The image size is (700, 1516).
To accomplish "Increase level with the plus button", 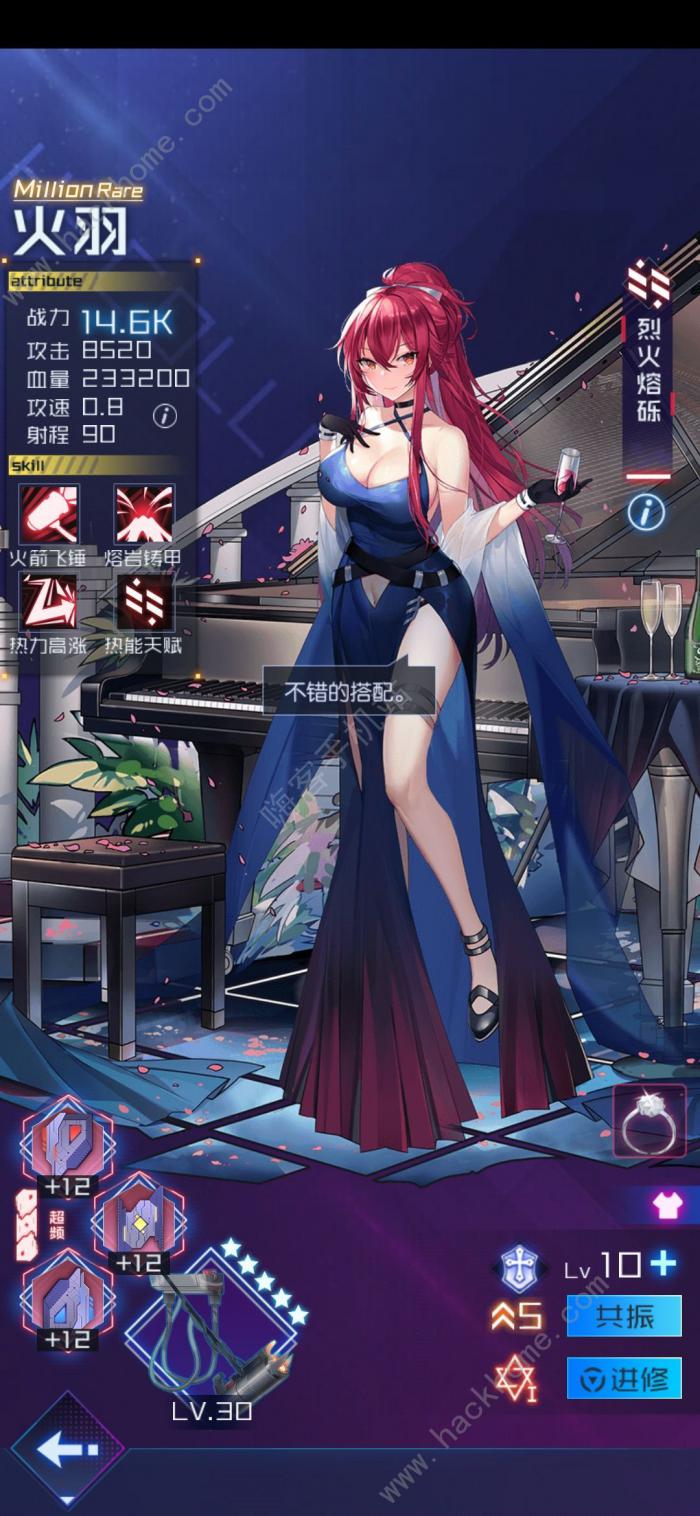I will (663, 1264).
